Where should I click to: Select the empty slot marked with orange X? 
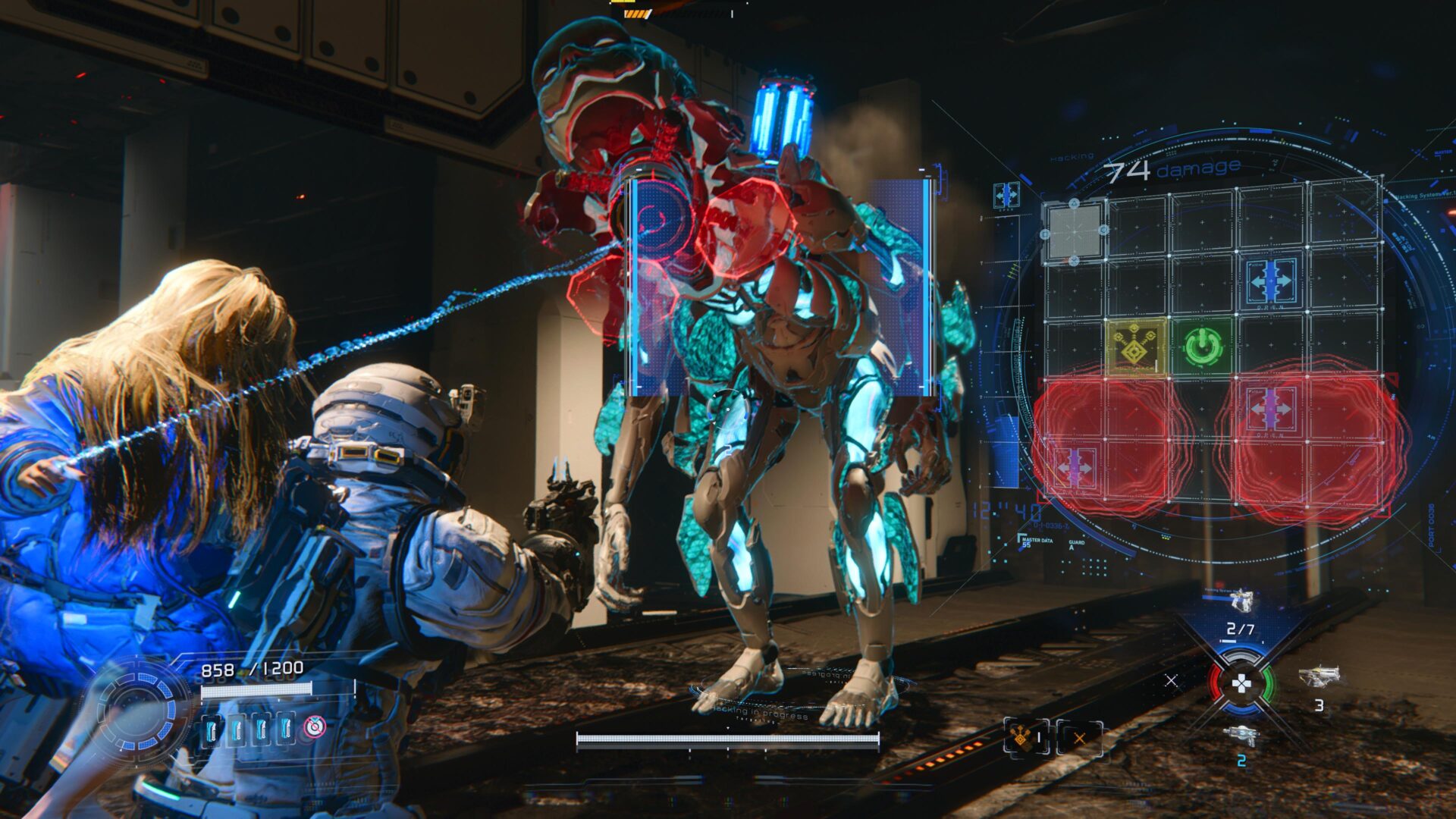[x=1079, y=737]
